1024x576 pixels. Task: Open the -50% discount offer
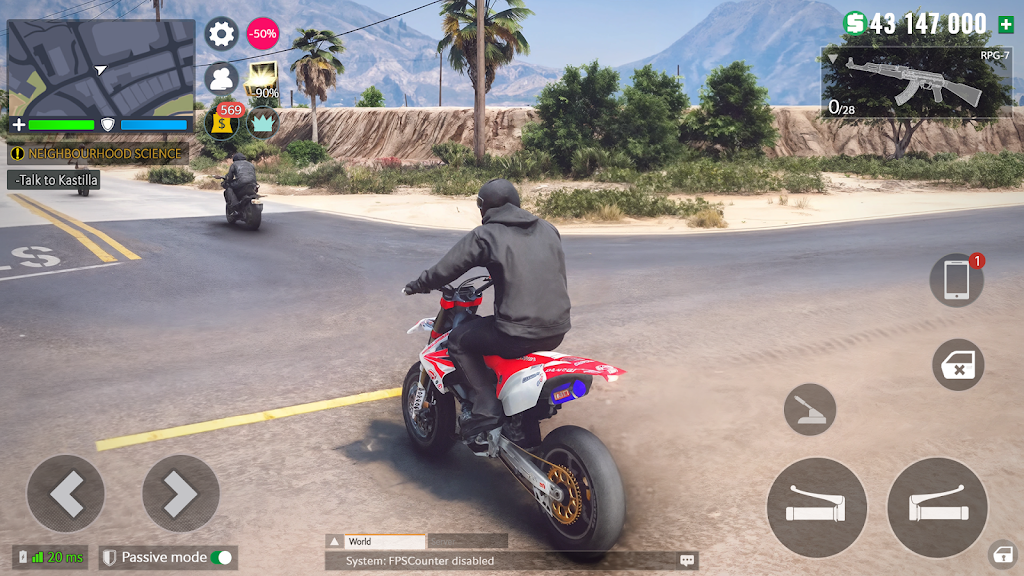pos(262,34)
